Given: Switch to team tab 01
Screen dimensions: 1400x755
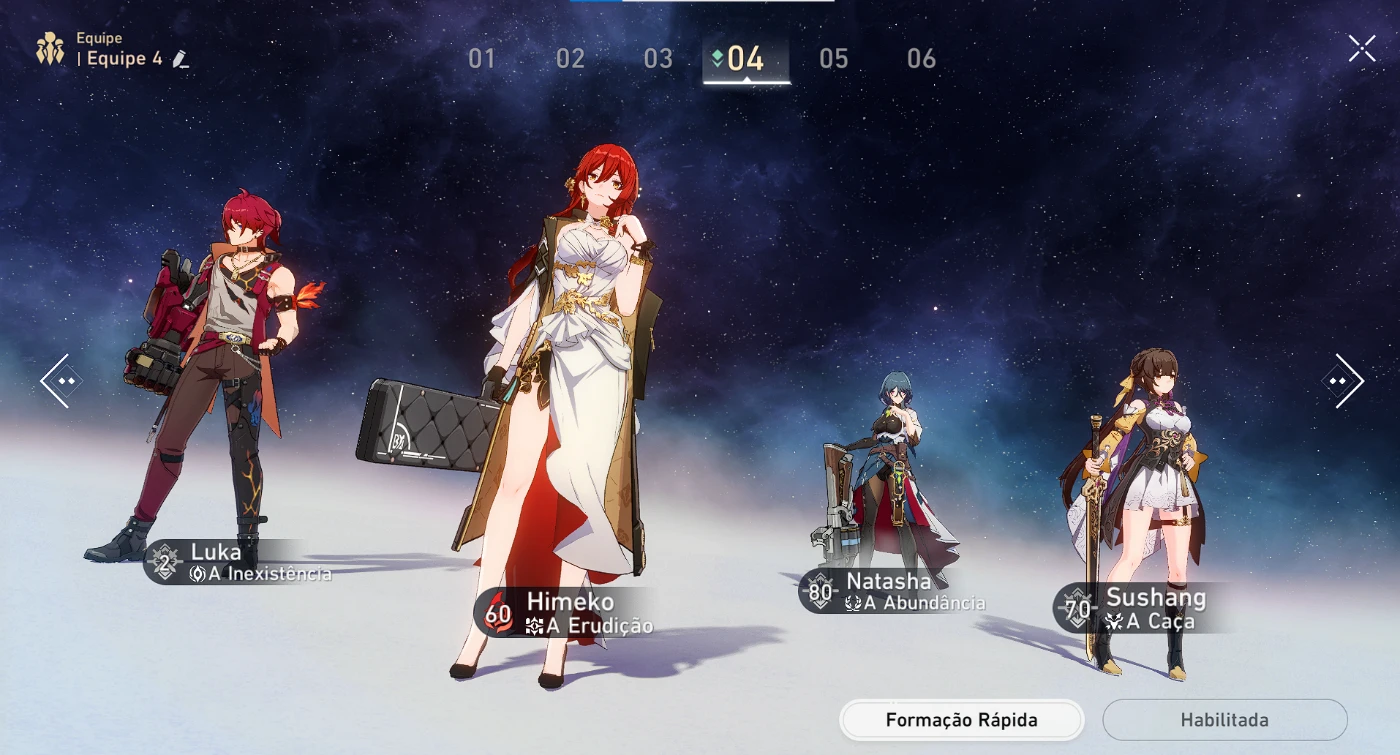Looking at the screenshot, I should click(x=483, y=59).
